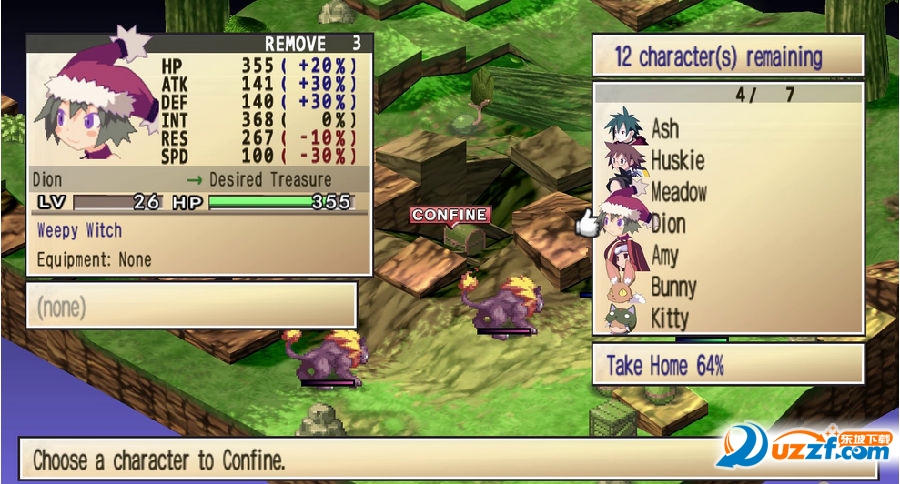Select Bunny in the character list

coord(673,287)
